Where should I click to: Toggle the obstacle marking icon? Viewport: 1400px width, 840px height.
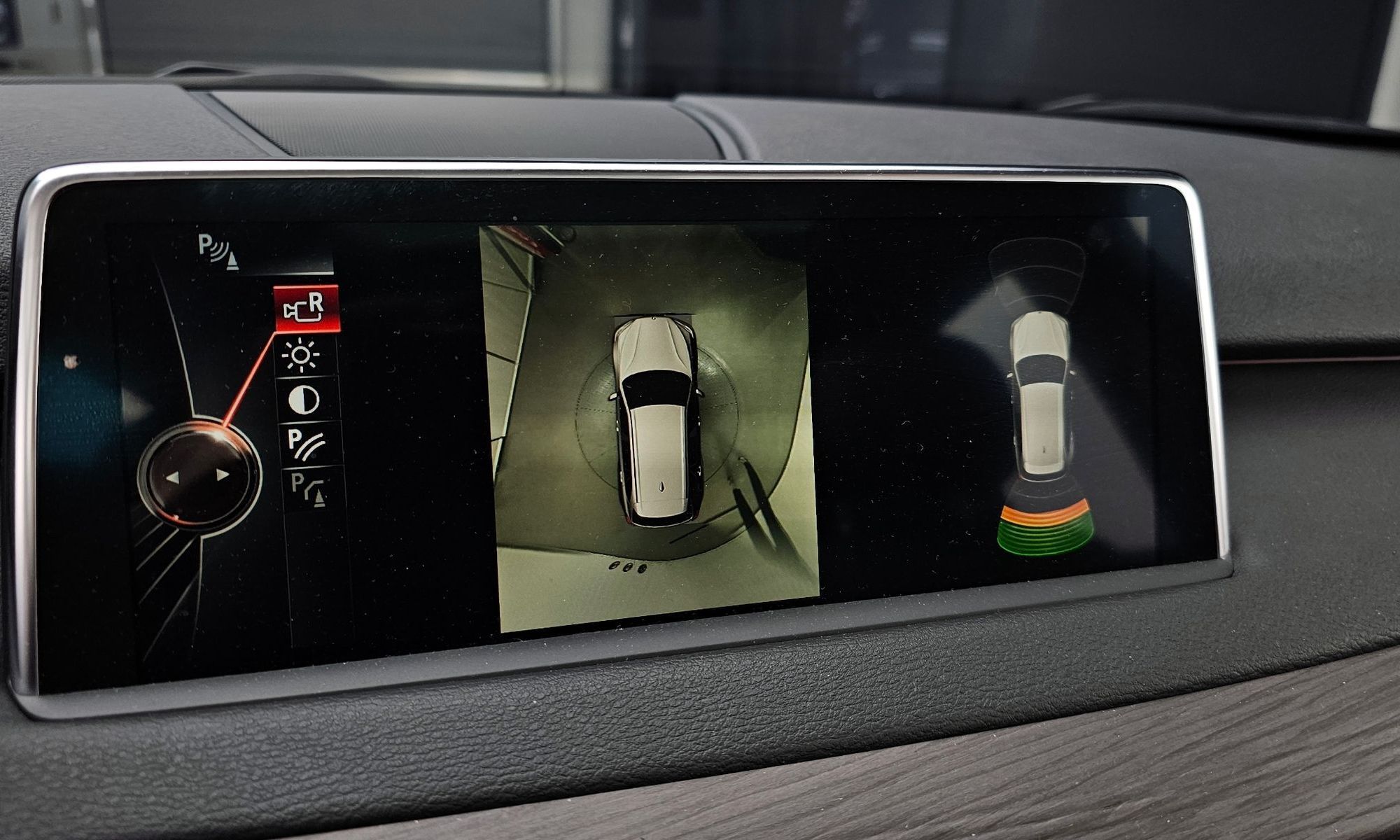pyautogui.click(x=309, y=489)
